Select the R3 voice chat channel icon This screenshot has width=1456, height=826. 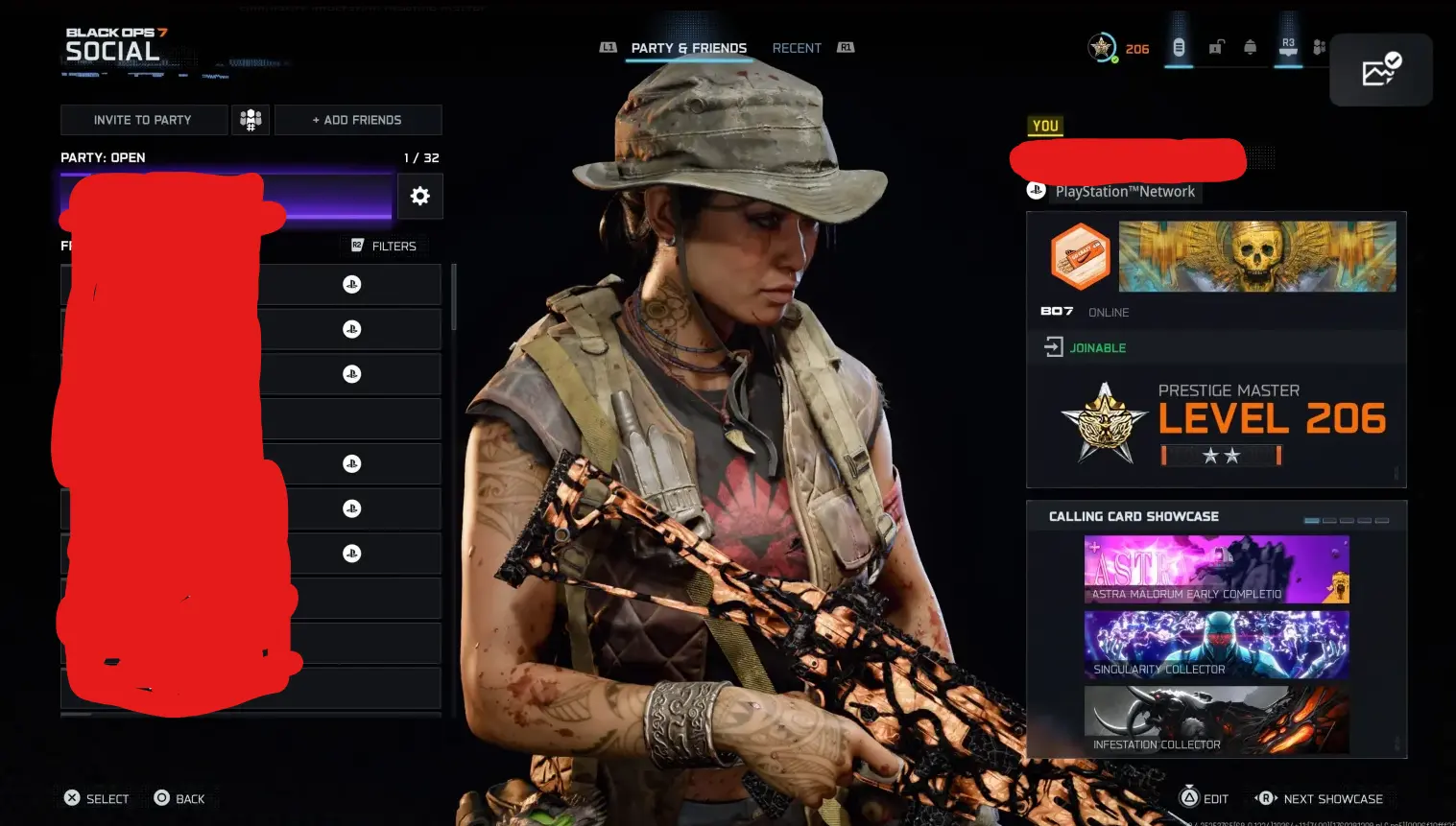tap(1287, 45)
